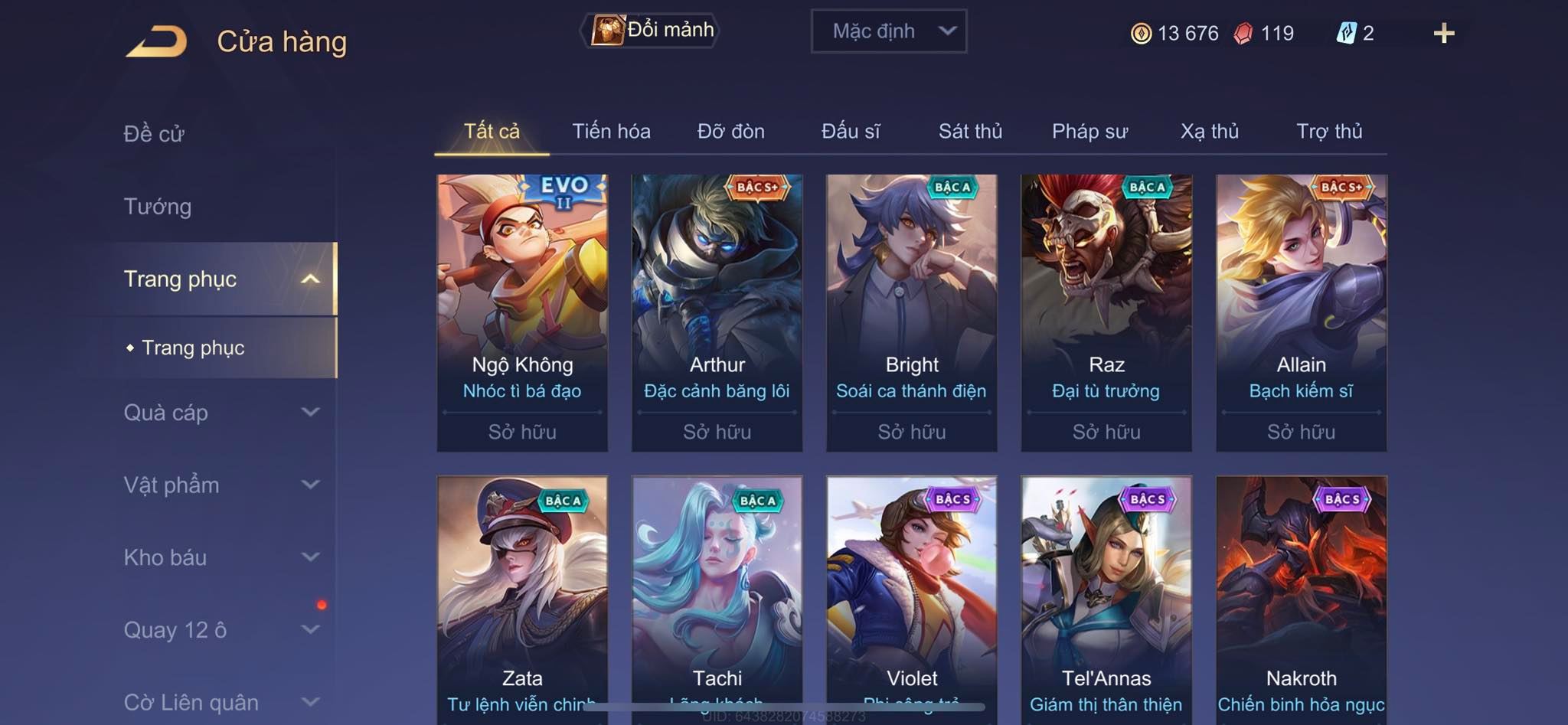The width and height of the screenshot is (1568, 725).
Task: Switch to the Đỡ đòn tab
Action: (730, 132)
